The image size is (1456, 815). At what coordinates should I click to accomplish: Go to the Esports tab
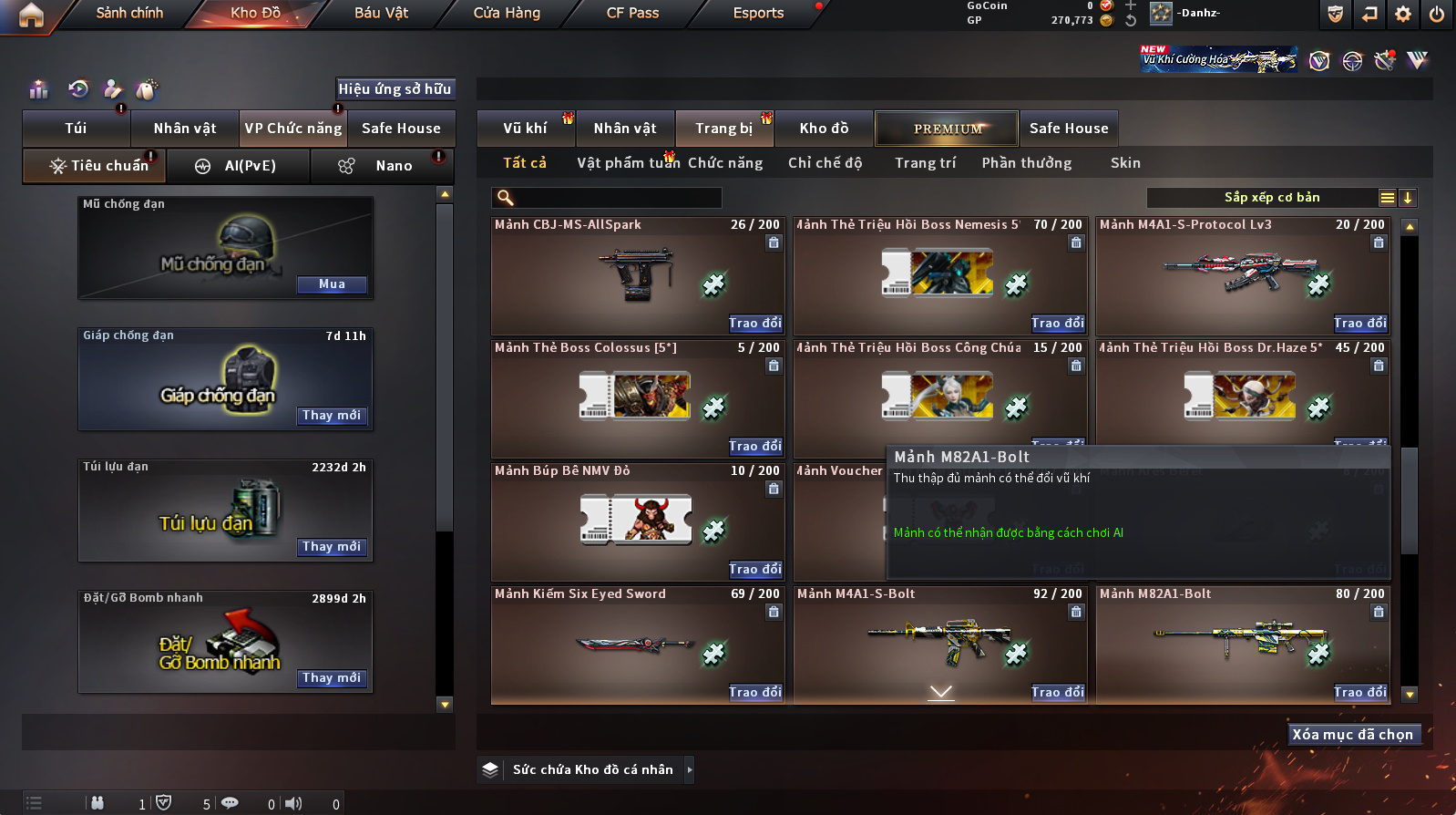[758, 13]
